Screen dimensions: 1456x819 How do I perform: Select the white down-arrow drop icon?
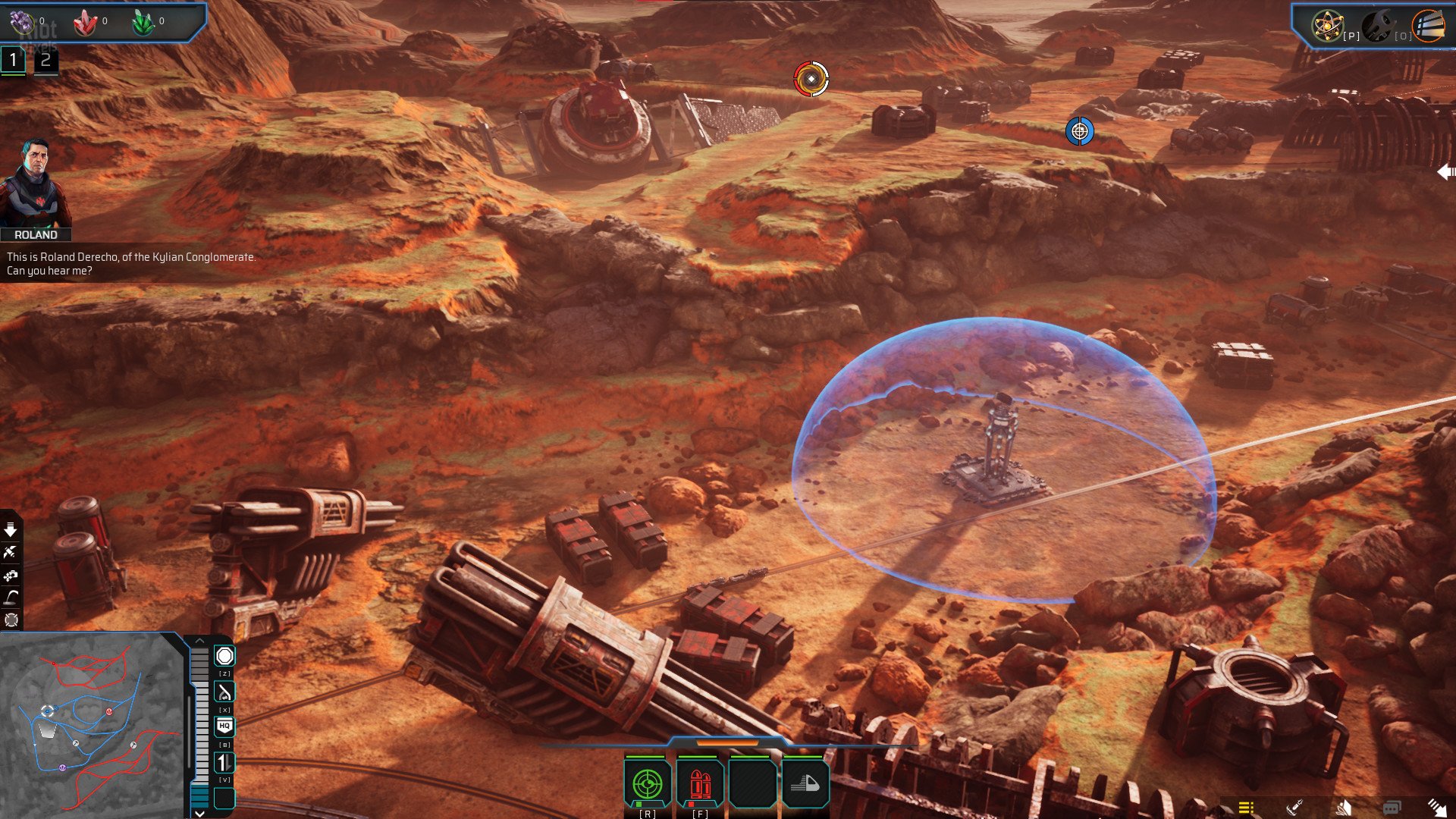point(11,529)
